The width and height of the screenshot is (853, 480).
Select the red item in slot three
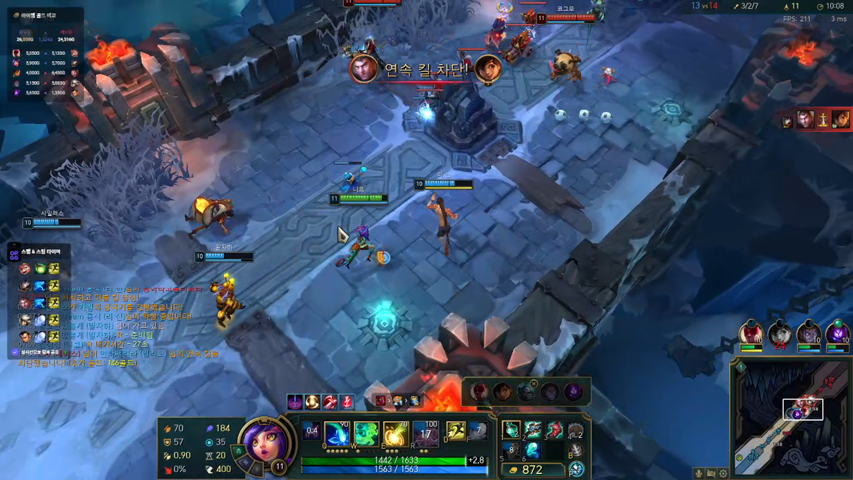click(553, 431)
